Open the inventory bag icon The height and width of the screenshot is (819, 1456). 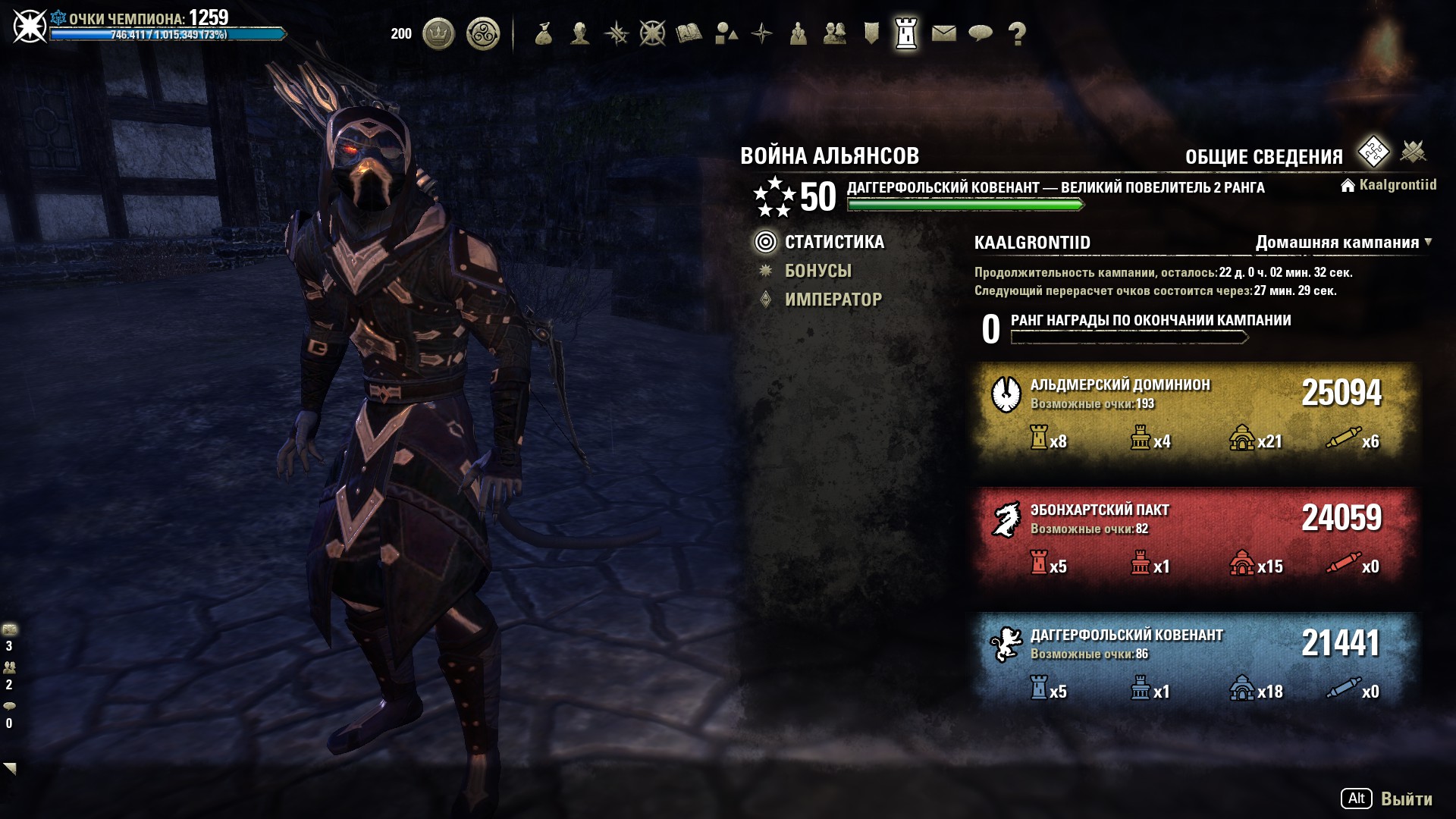[x=543, y=33]
